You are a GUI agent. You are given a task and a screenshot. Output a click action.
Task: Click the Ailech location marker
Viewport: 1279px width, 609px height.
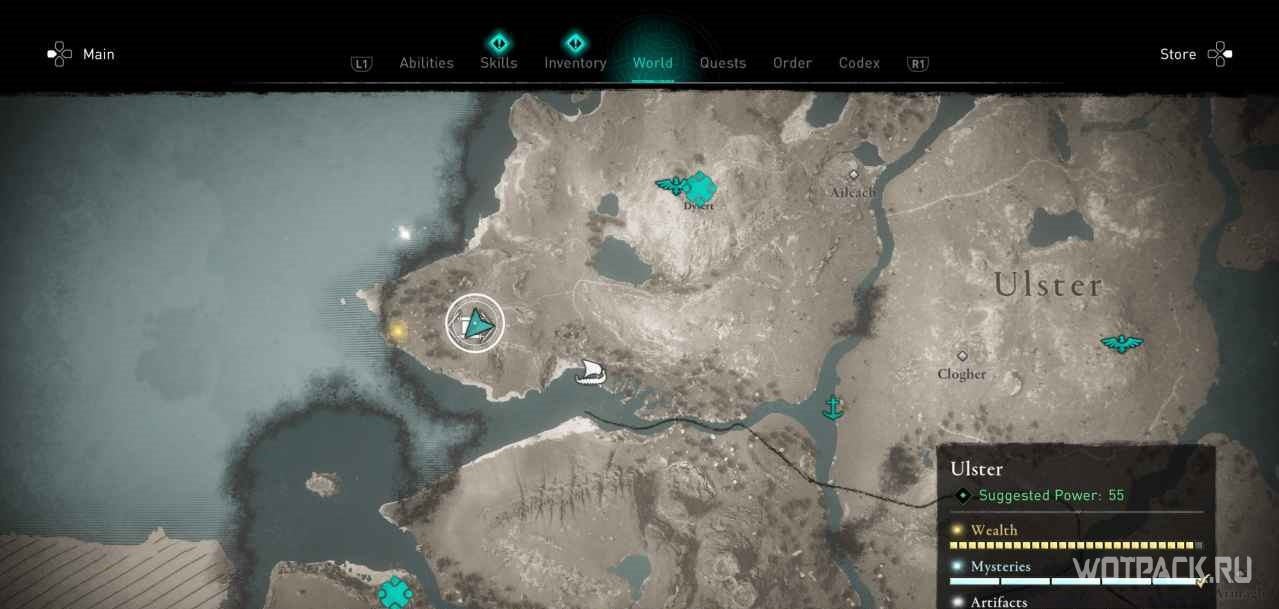853,175
